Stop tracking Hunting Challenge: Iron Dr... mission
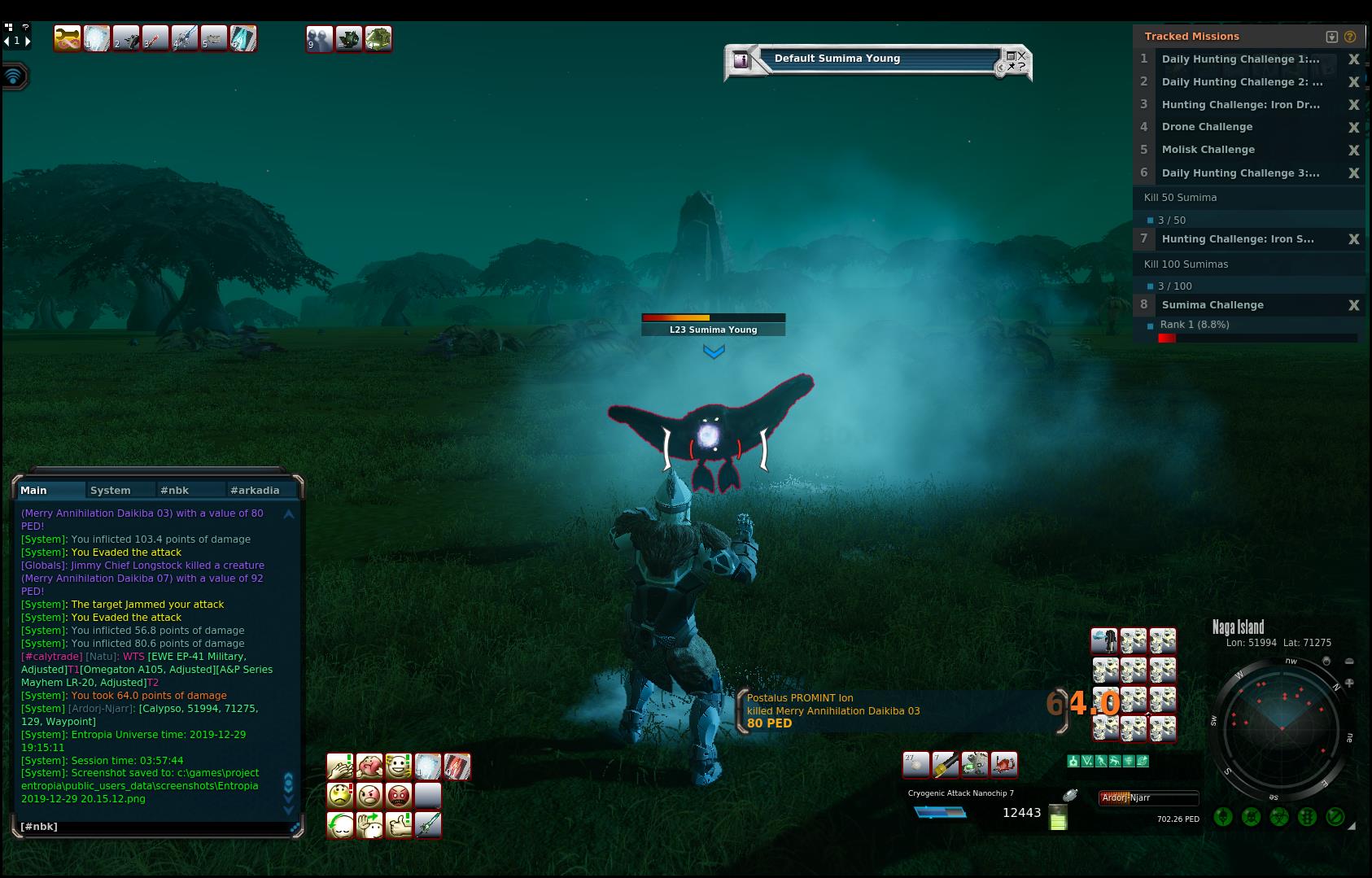 [x=1354, y=104]
